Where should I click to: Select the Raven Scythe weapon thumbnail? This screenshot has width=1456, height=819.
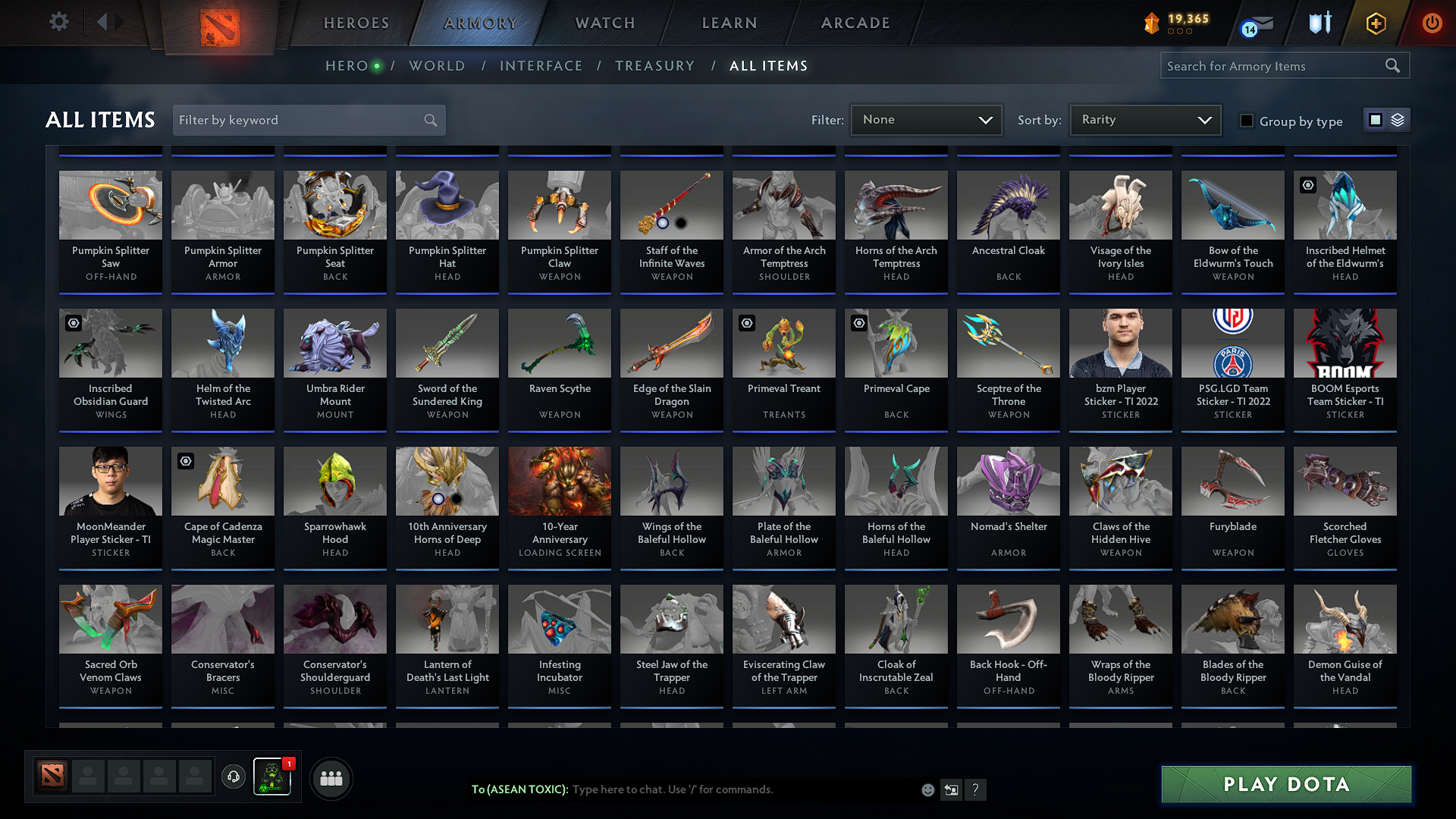coord(559,344)
